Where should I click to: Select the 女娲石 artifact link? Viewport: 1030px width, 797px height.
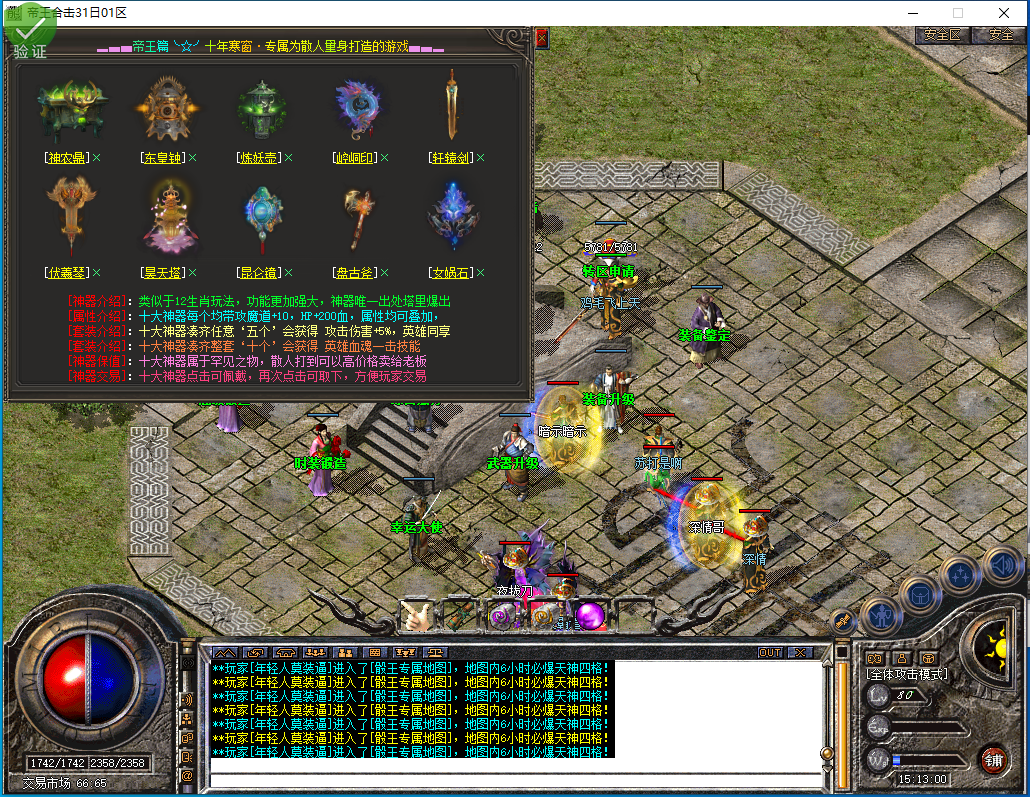click(x=450, y=273)
